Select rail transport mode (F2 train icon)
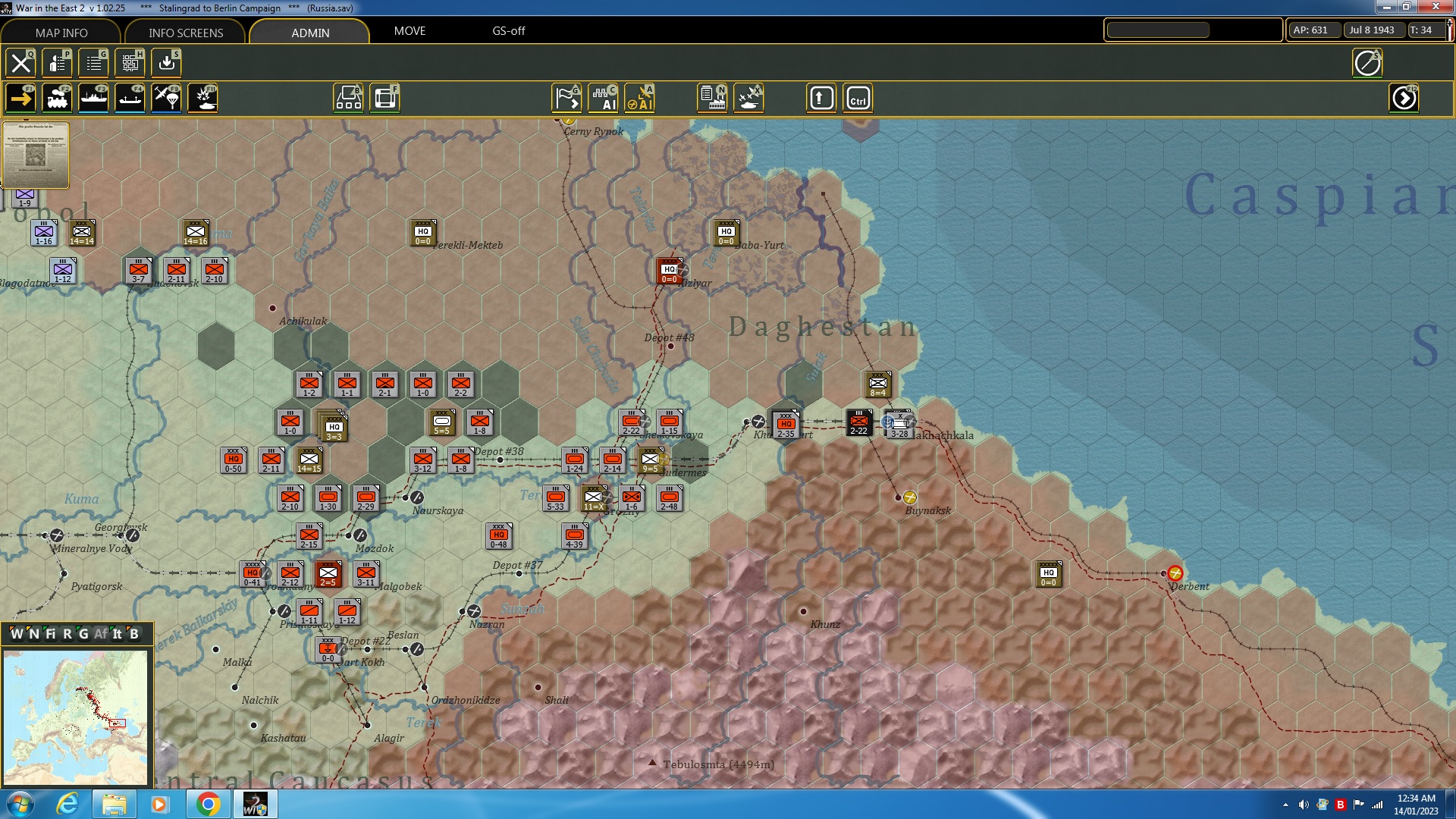1456x819 pixels. [58, 97]
